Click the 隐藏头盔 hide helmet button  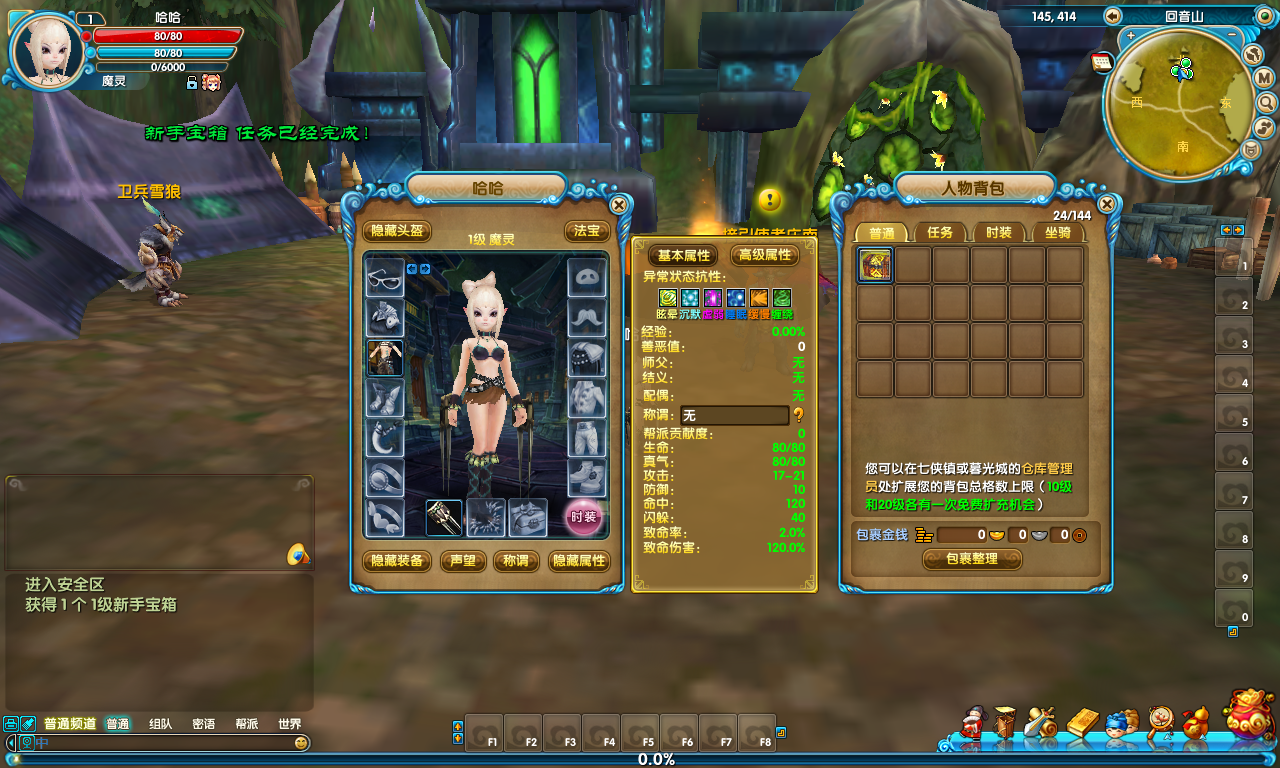tap(397, 231)
